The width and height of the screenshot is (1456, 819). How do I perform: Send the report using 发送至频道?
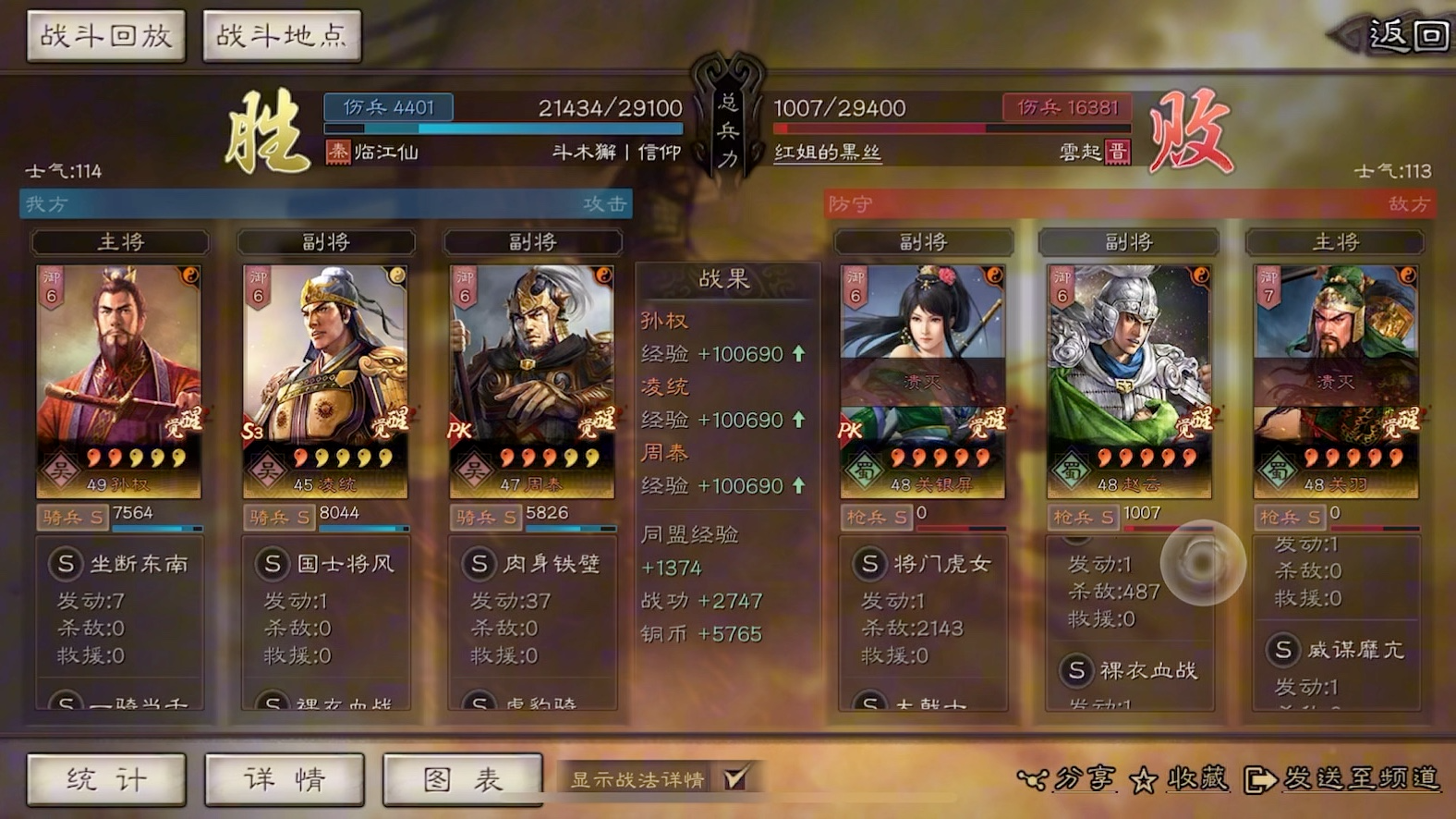pos(1343,779)
